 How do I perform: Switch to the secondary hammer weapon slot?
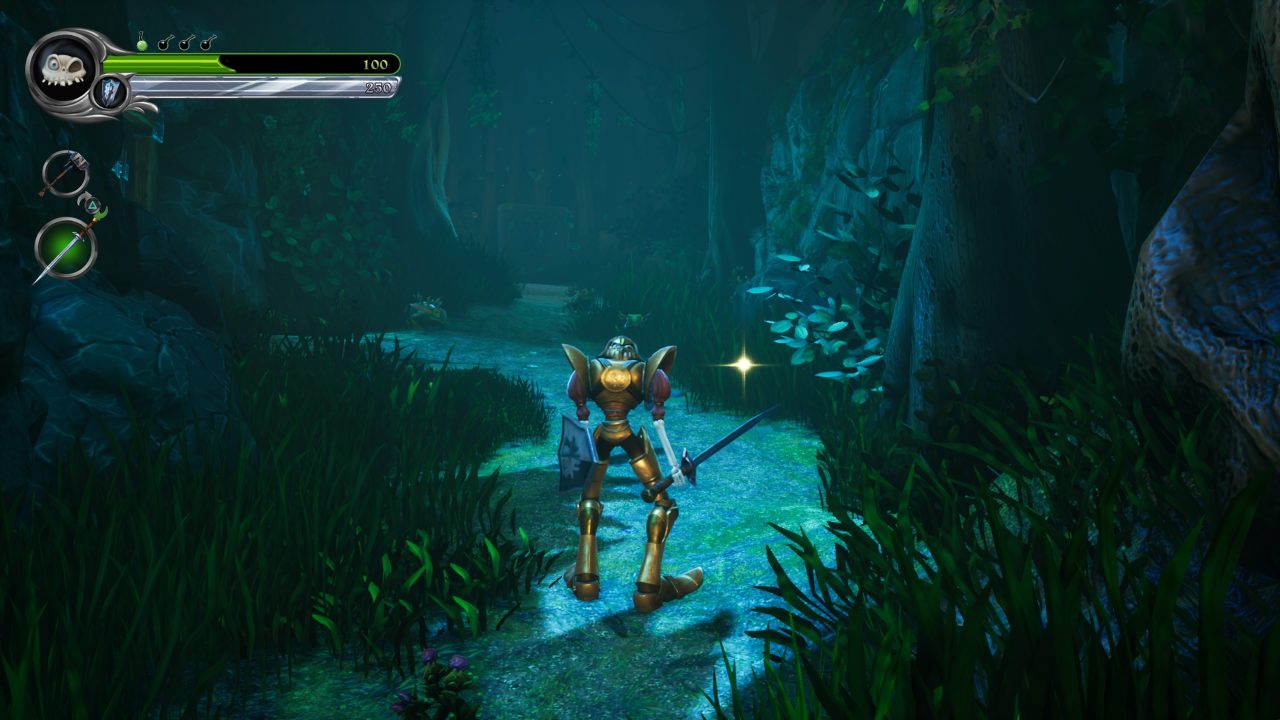tap(64, 173)
